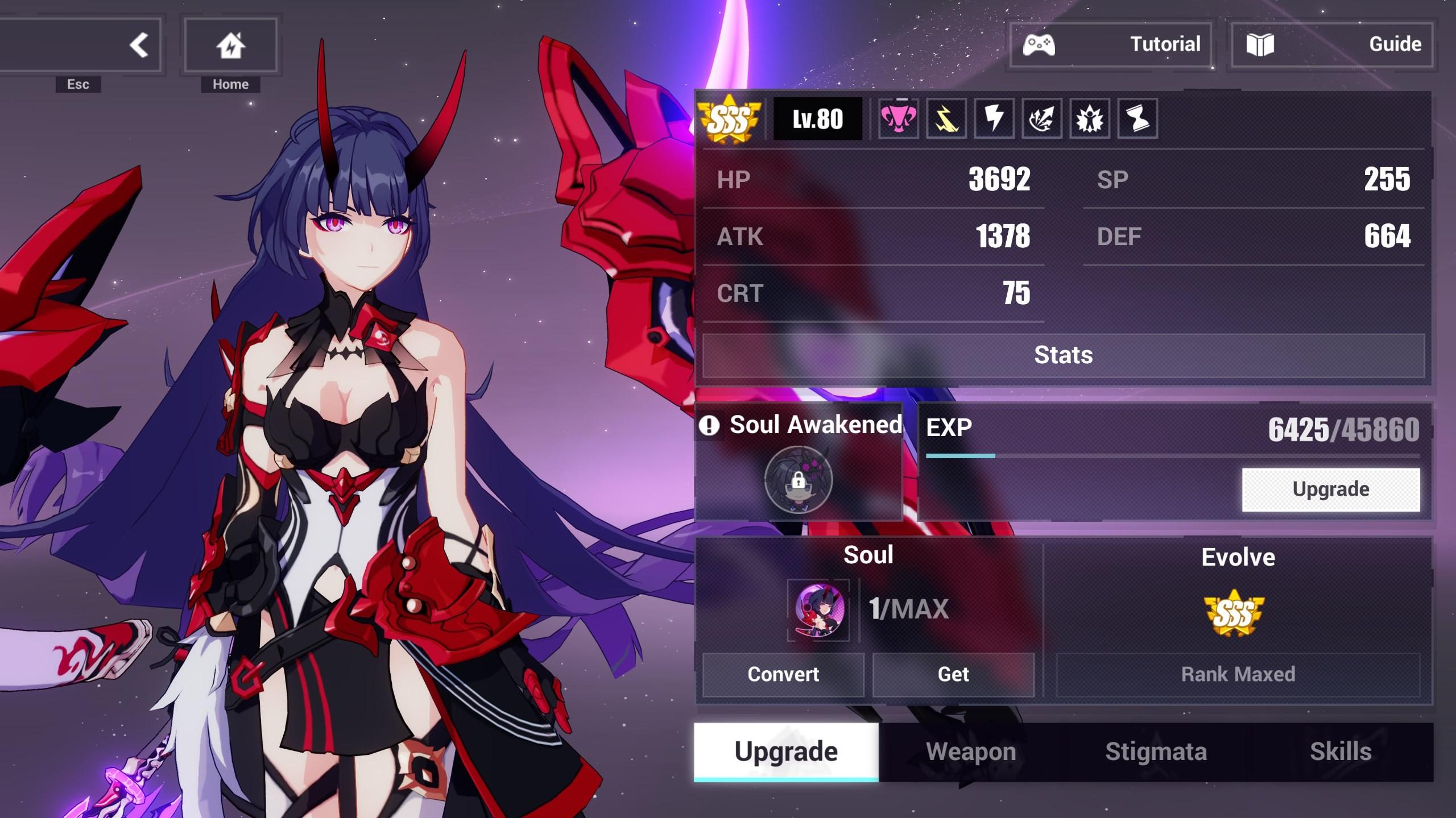Click the white Upgrade EXP button
The height and width of the screenshot is (818, 1456).
coord(1330,489)
